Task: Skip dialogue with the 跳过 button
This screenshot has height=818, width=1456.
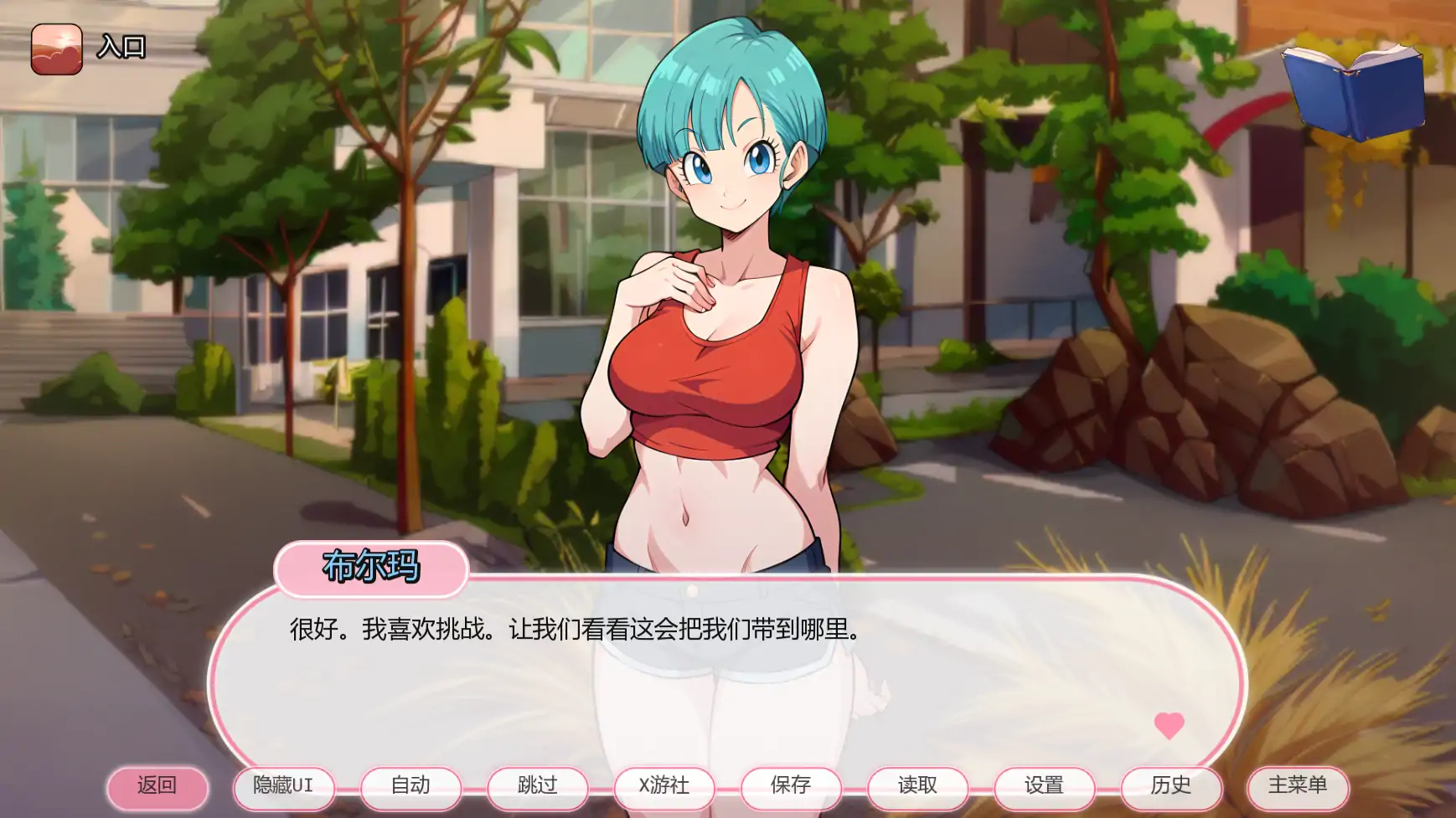Action: tap(538, 787)
